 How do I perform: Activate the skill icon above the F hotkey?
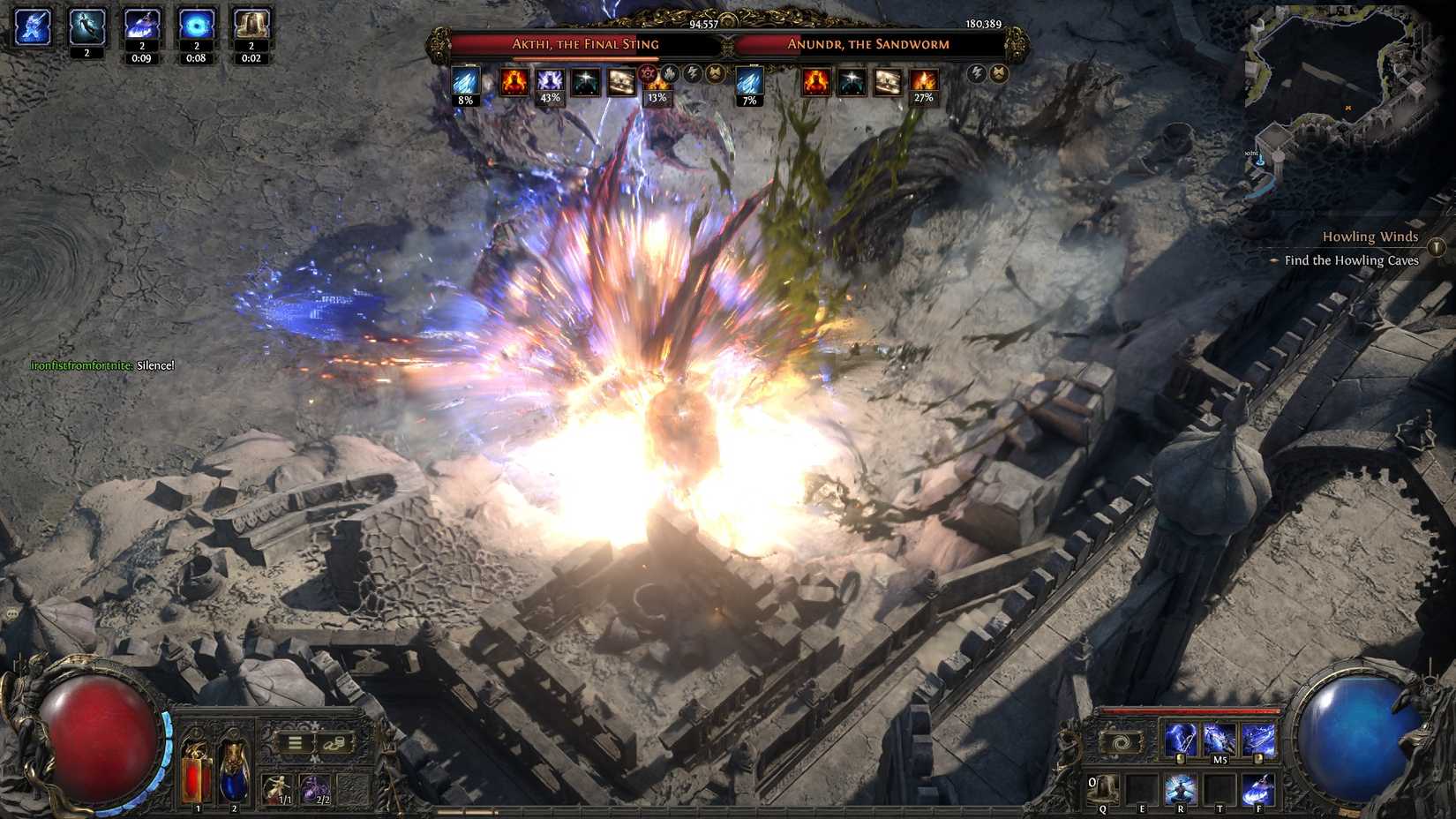pyautogui.click(x=1257, y=788)
